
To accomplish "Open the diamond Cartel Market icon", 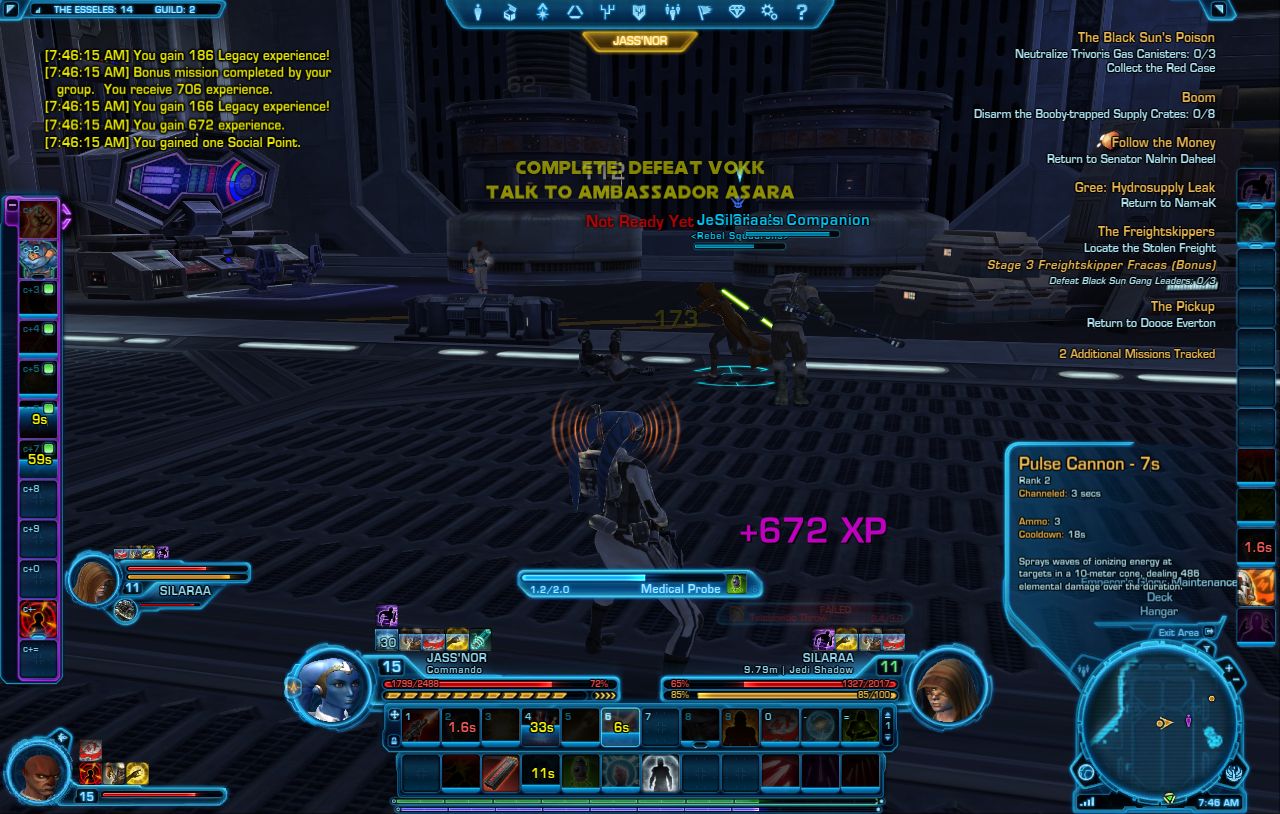I will point(737,12).
